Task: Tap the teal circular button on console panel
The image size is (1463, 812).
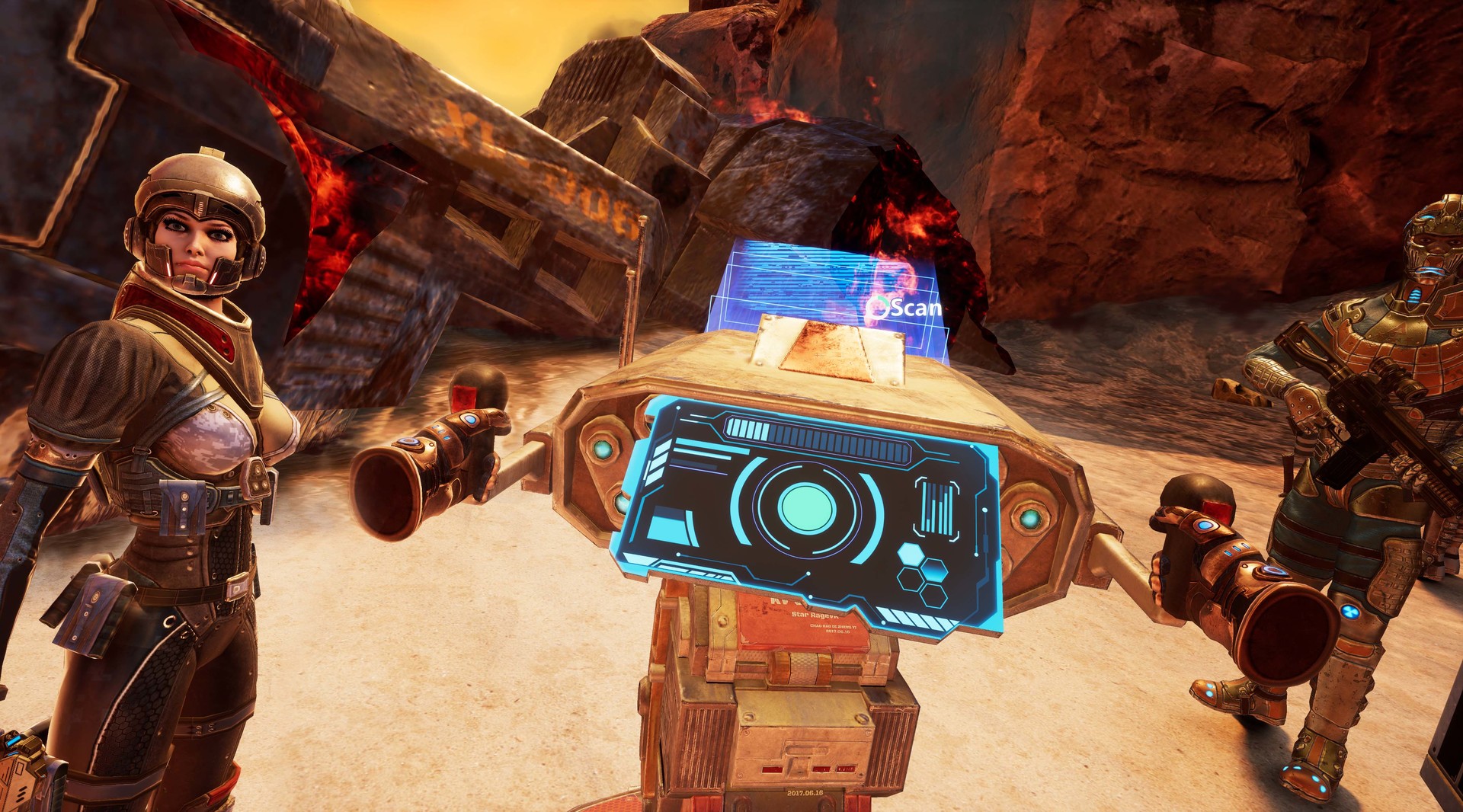Action: click(x=806, y=504)
